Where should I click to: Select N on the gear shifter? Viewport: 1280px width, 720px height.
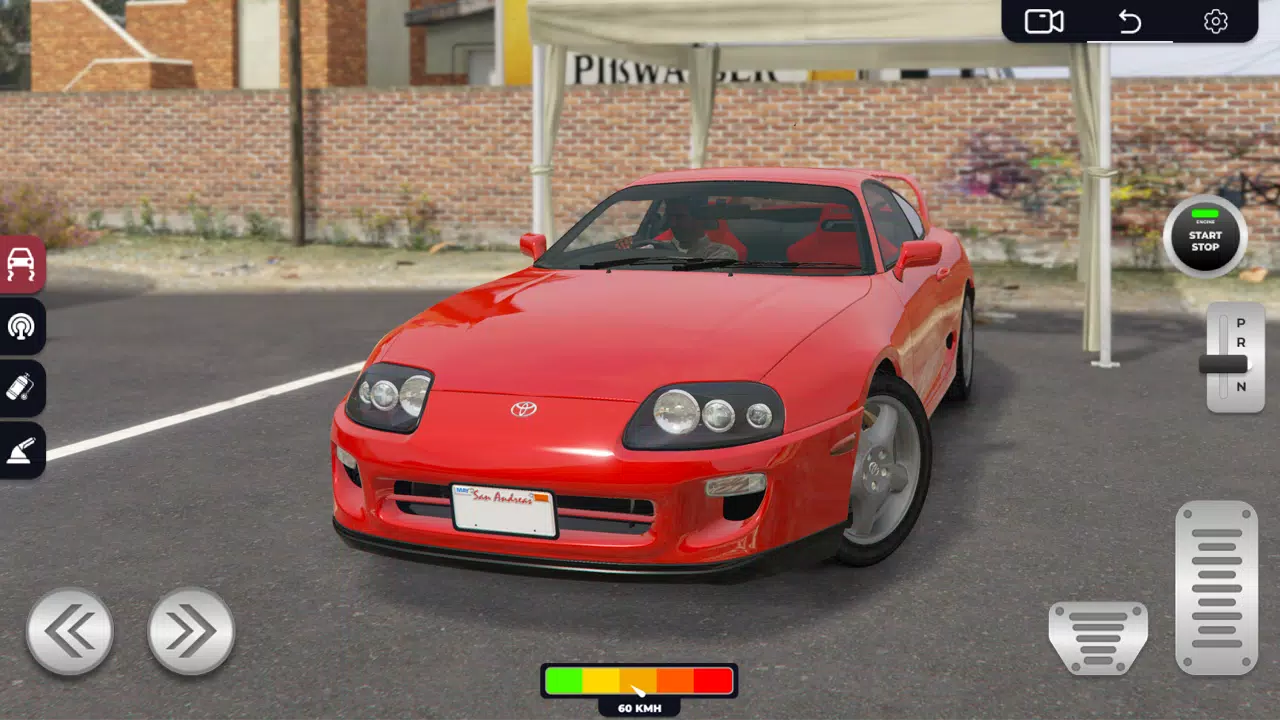tap(1238, 387)
